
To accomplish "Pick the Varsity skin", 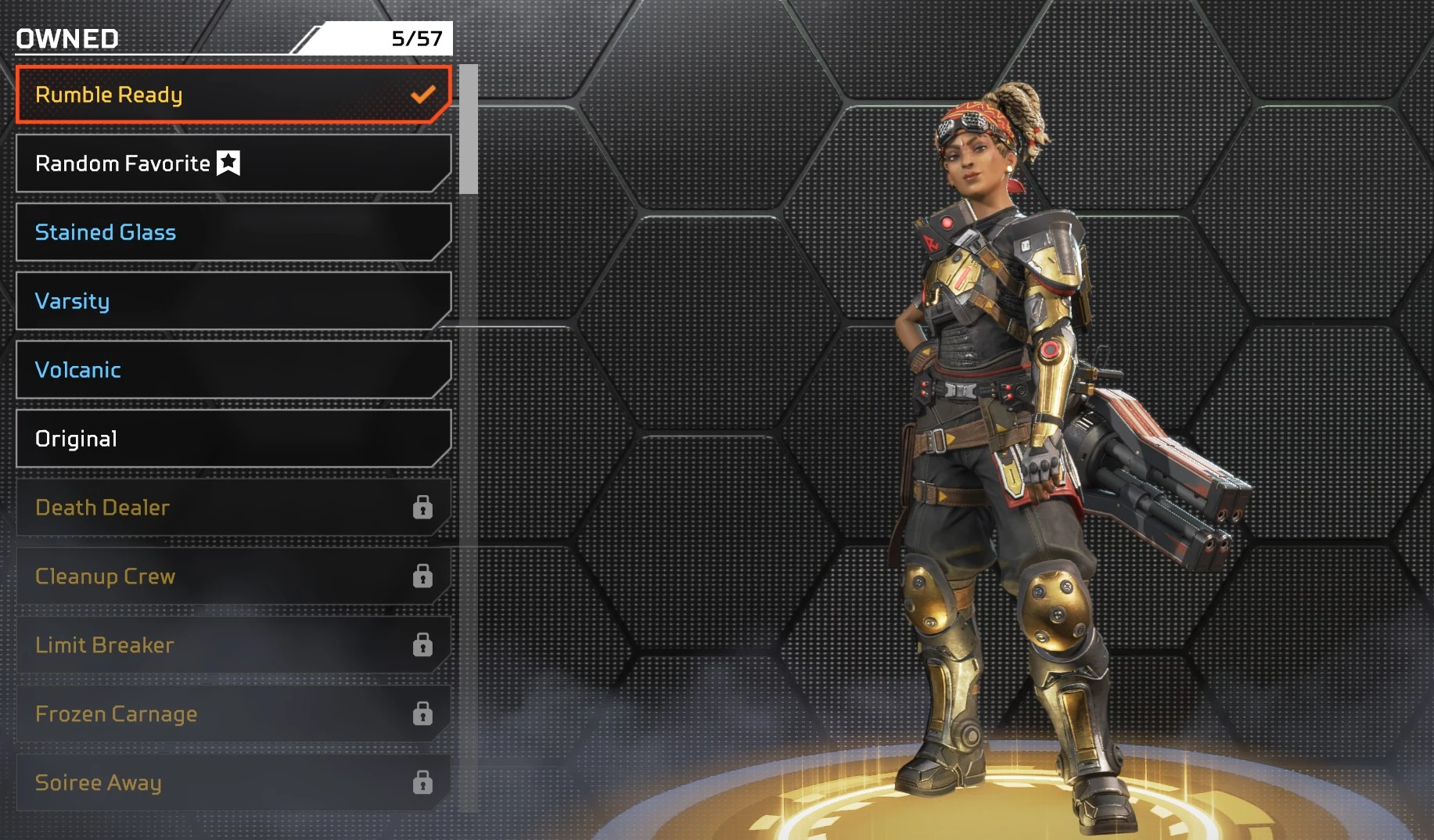I will pyautogui.click(x=233, y=301).
